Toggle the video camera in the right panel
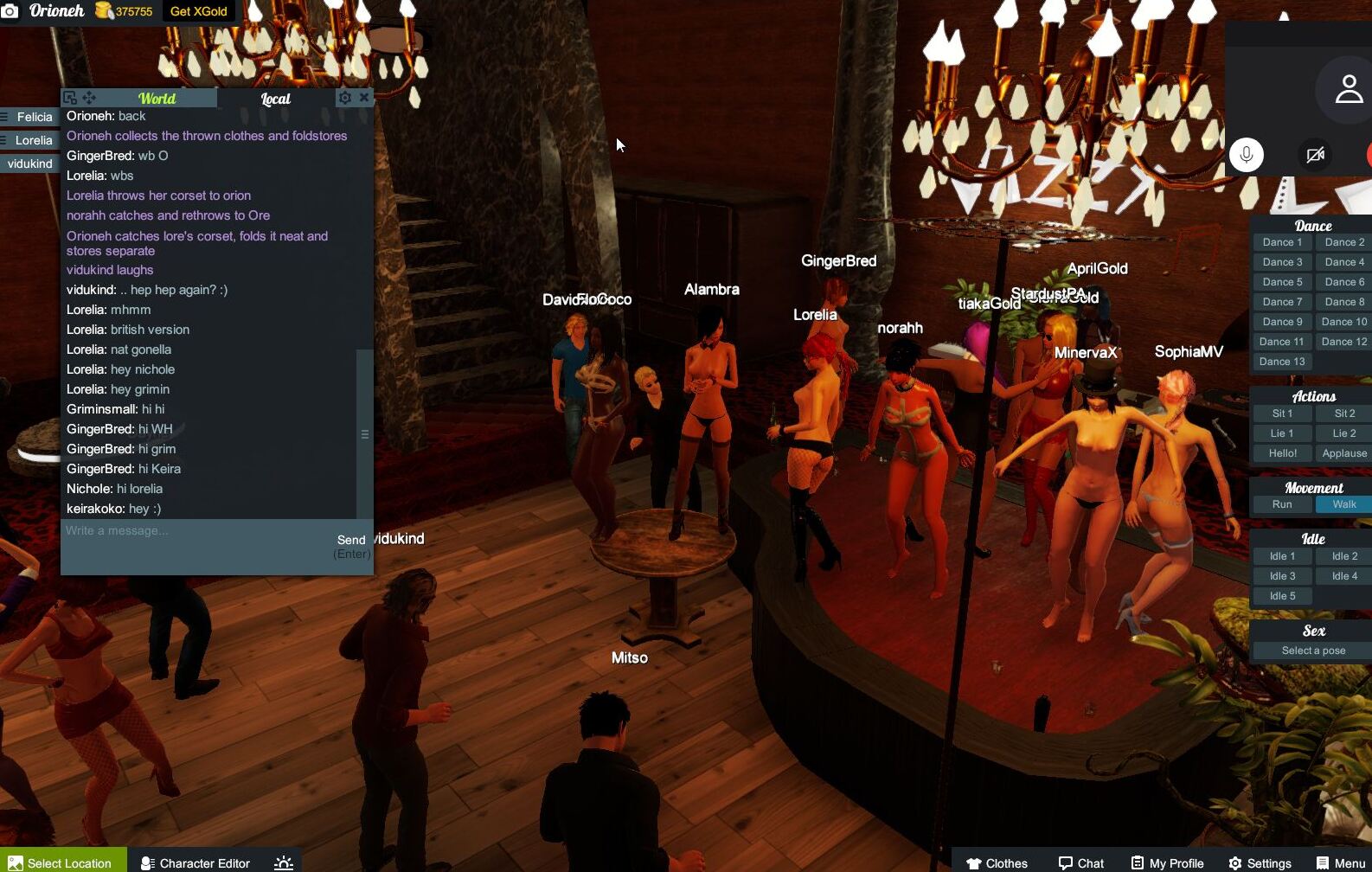 click(x=1316, y=156)
